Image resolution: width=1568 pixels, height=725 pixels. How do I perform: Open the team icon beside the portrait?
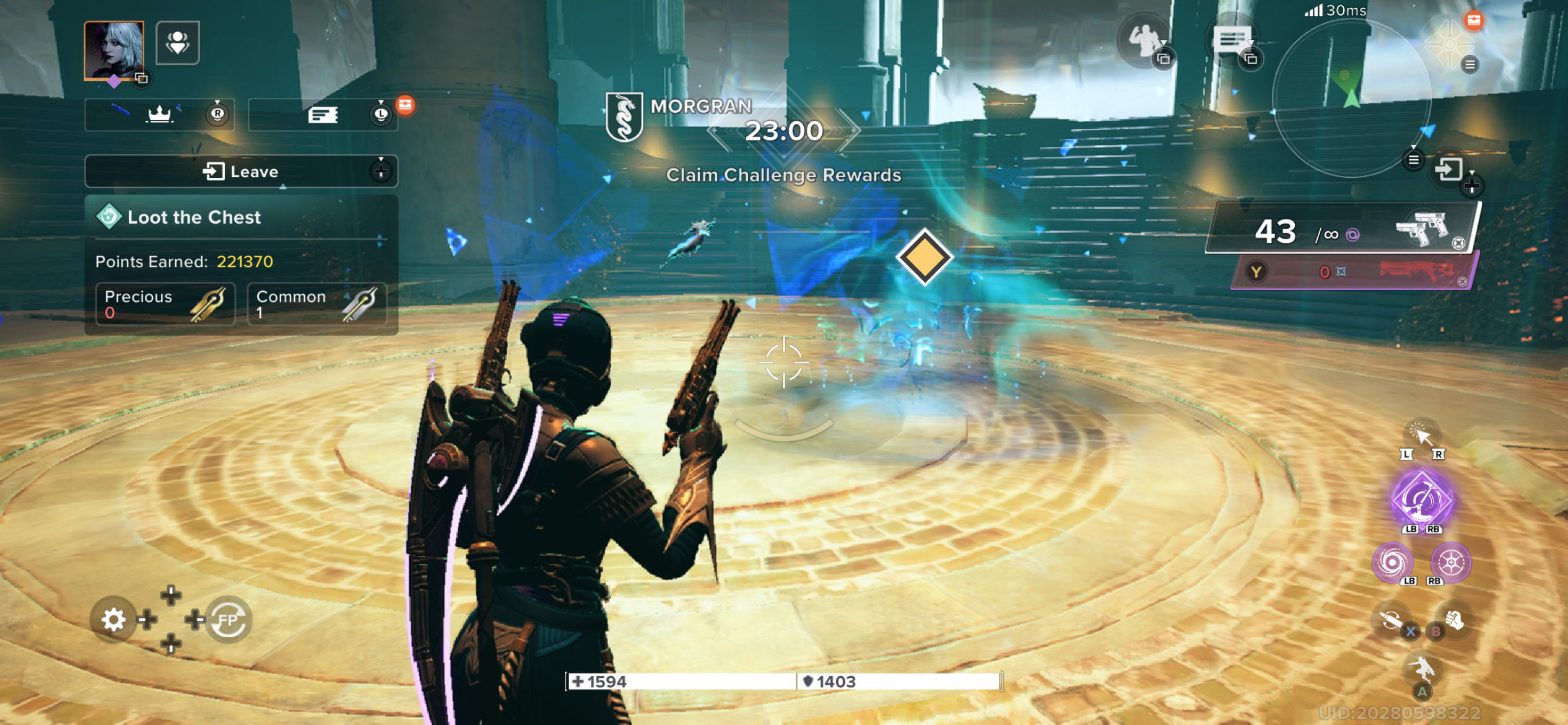click(x=178, y=43)
